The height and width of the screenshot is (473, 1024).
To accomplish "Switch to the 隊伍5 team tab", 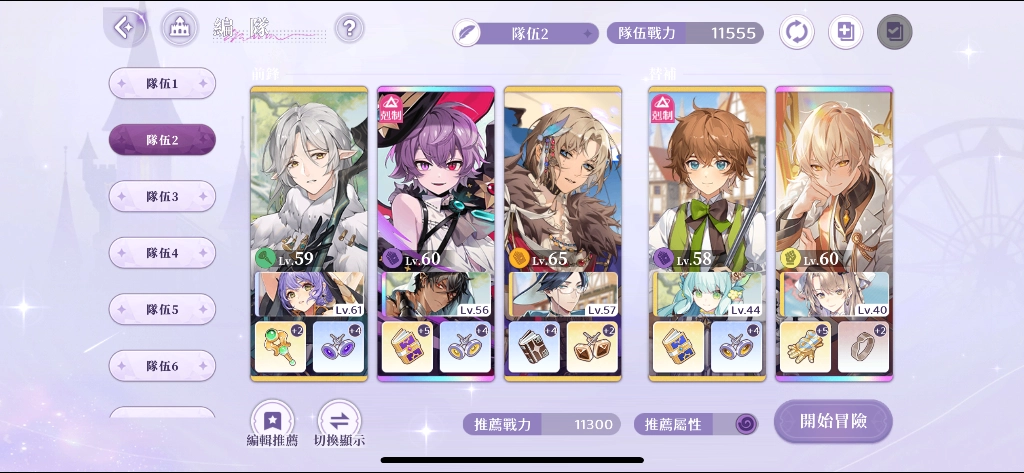I will [162, 309].
